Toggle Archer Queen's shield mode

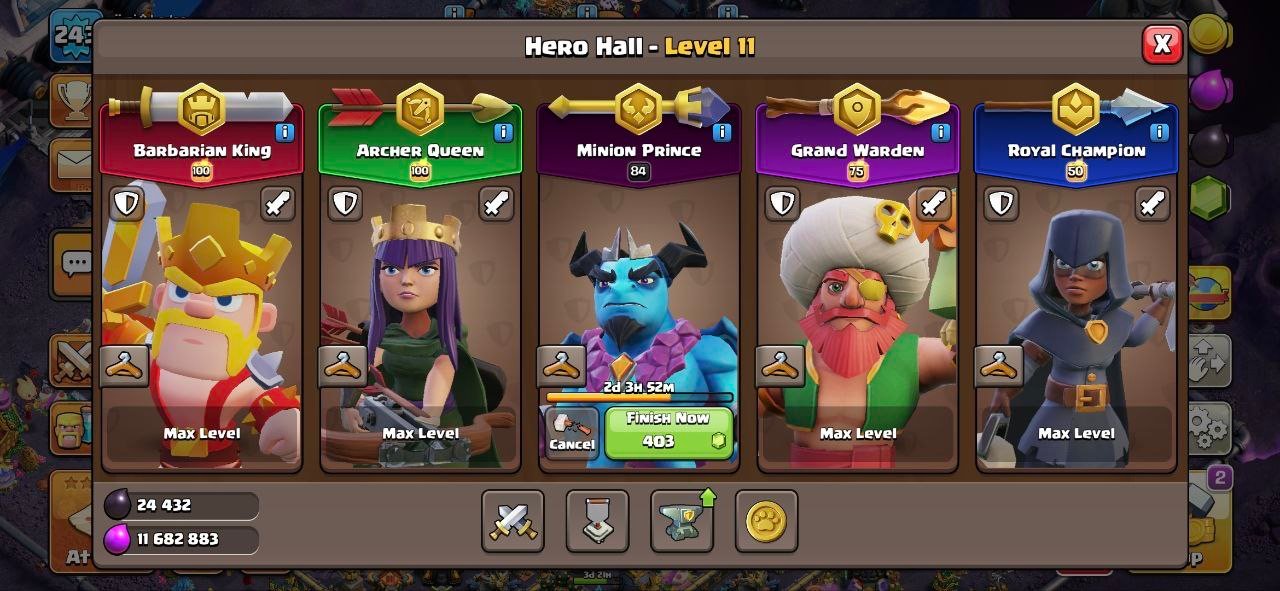[345, 204]
